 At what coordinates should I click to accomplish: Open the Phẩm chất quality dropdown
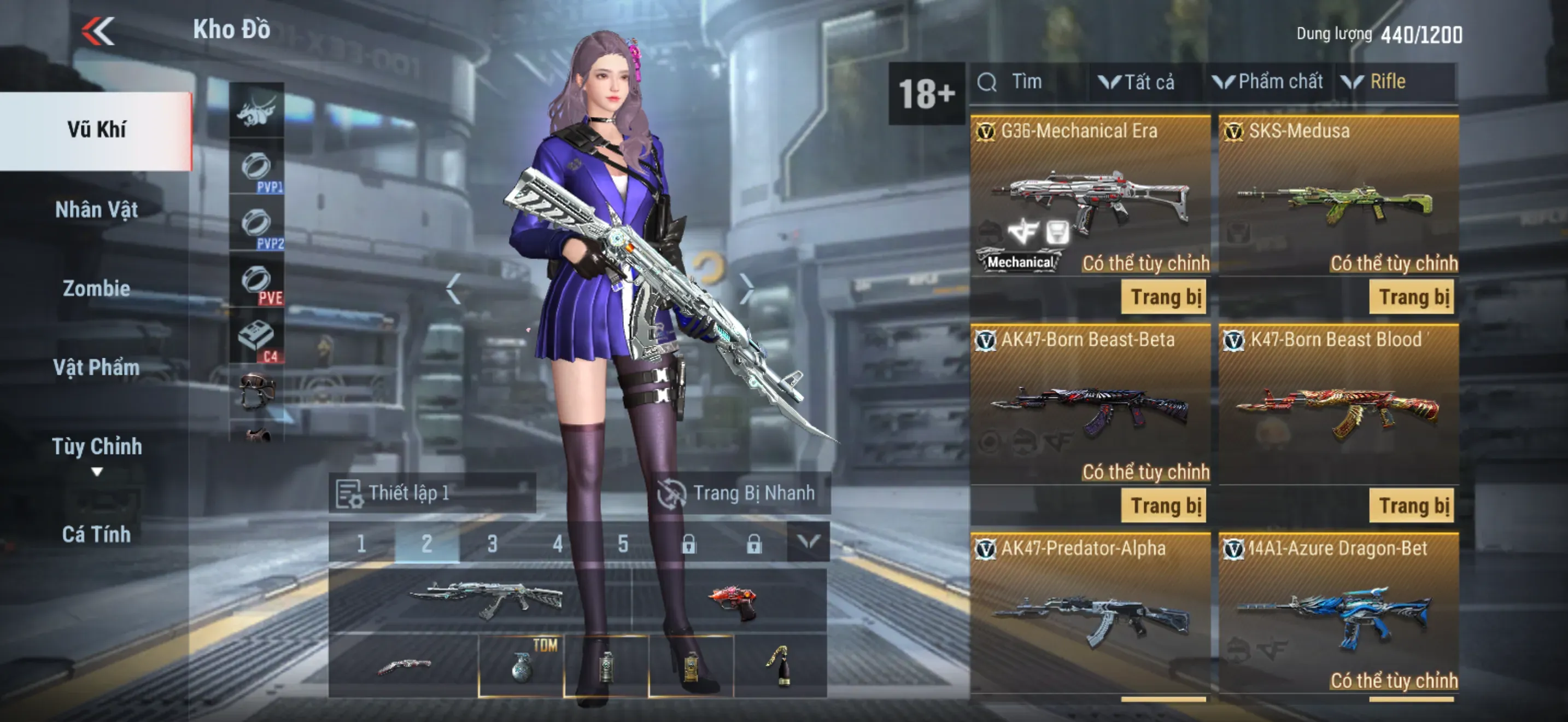pos(1268,82)
